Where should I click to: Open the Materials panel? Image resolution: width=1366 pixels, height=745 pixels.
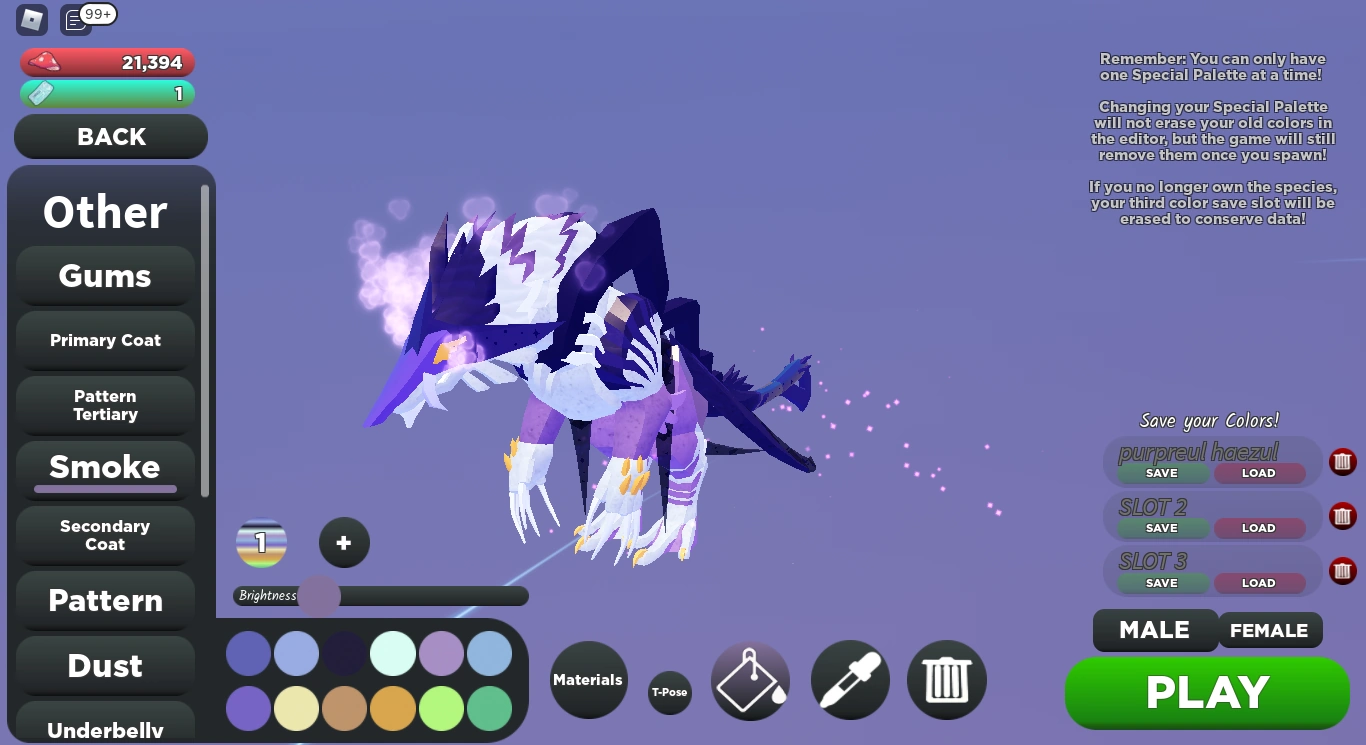588,680
